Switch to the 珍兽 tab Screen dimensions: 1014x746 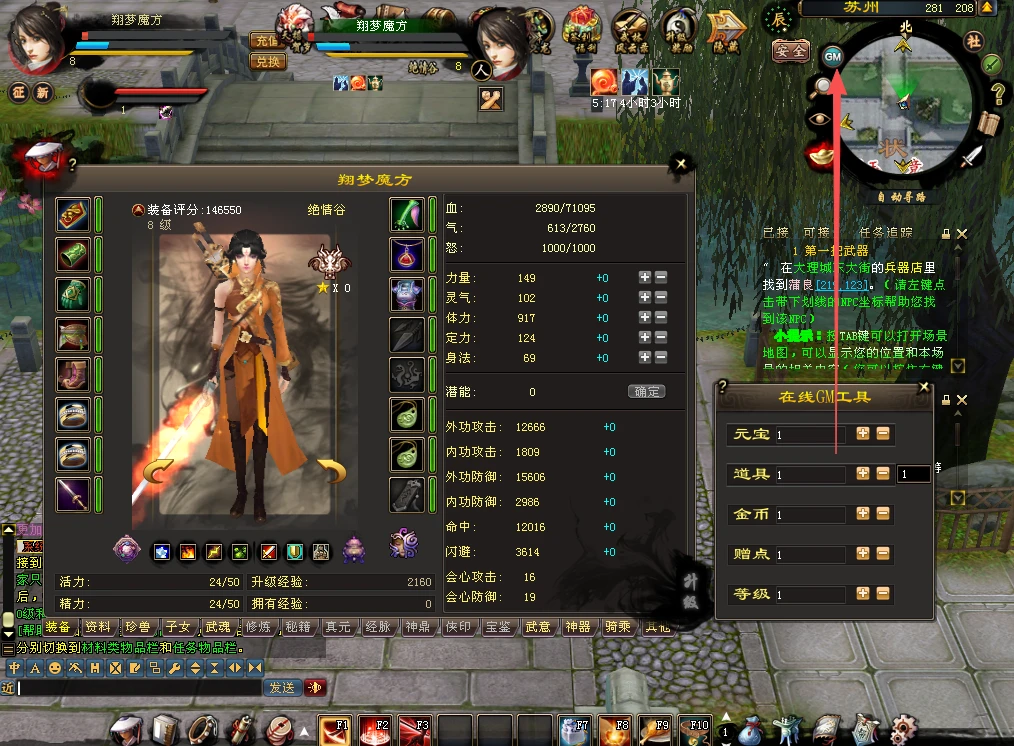(x=138, y=627)
